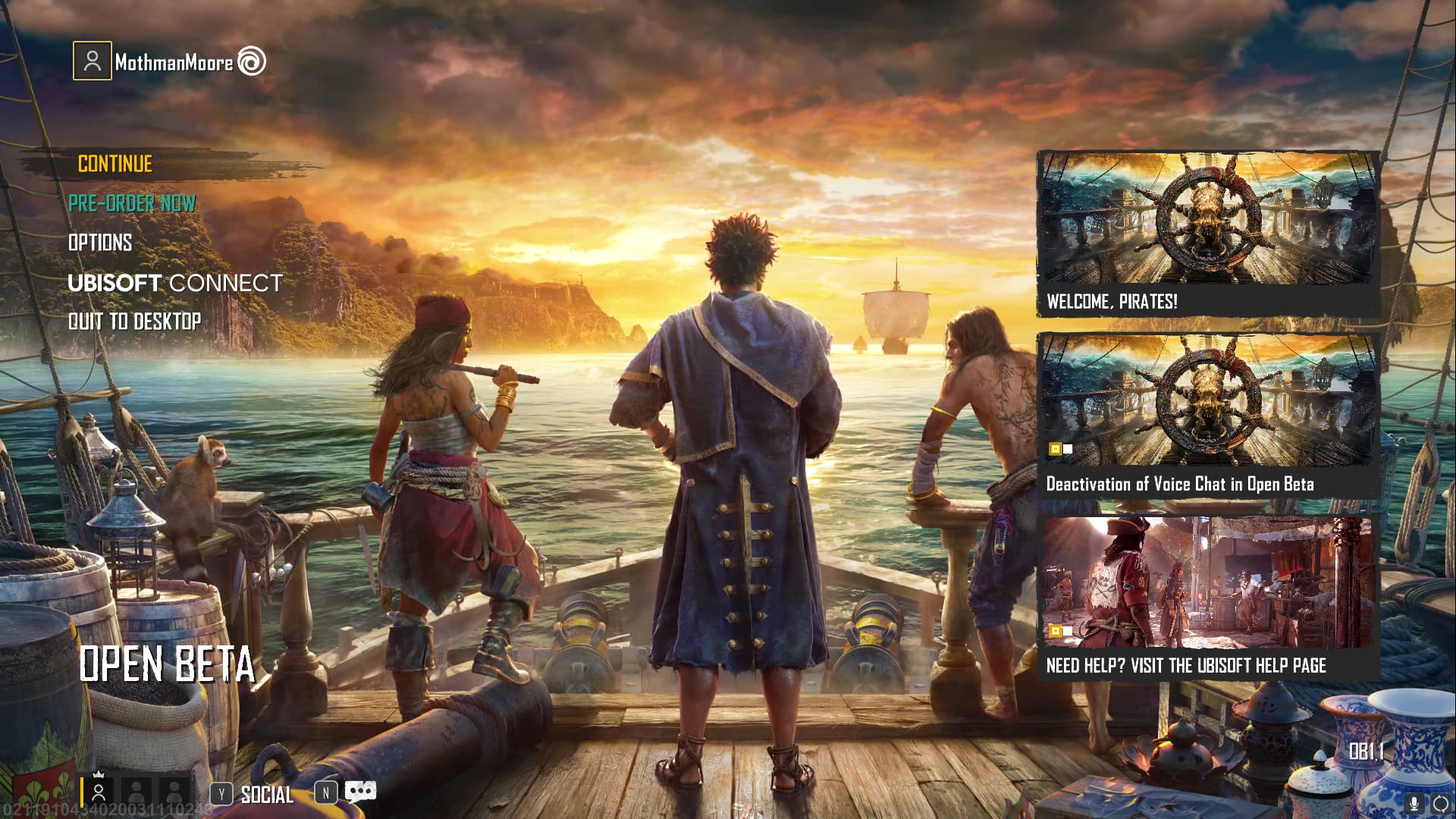Select the party leader slot with crown
Image resolution: width=1456 pixels, height=819 pixels.
pyautogui.click(x=99, y=792)
